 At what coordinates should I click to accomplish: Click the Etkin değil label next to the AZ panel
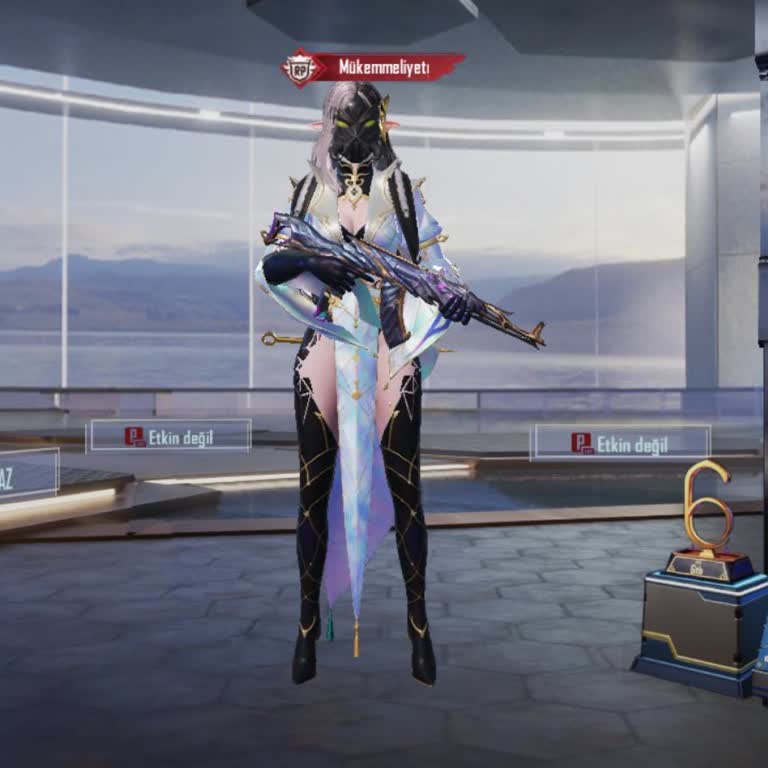point(170,436)
